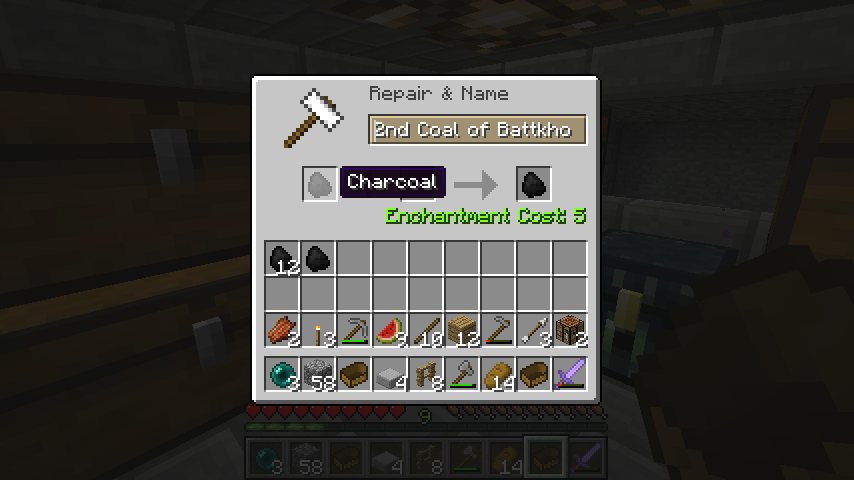Choose the arrows stack
This screenshot has width=854, height=480.
(x=534, y=331)
